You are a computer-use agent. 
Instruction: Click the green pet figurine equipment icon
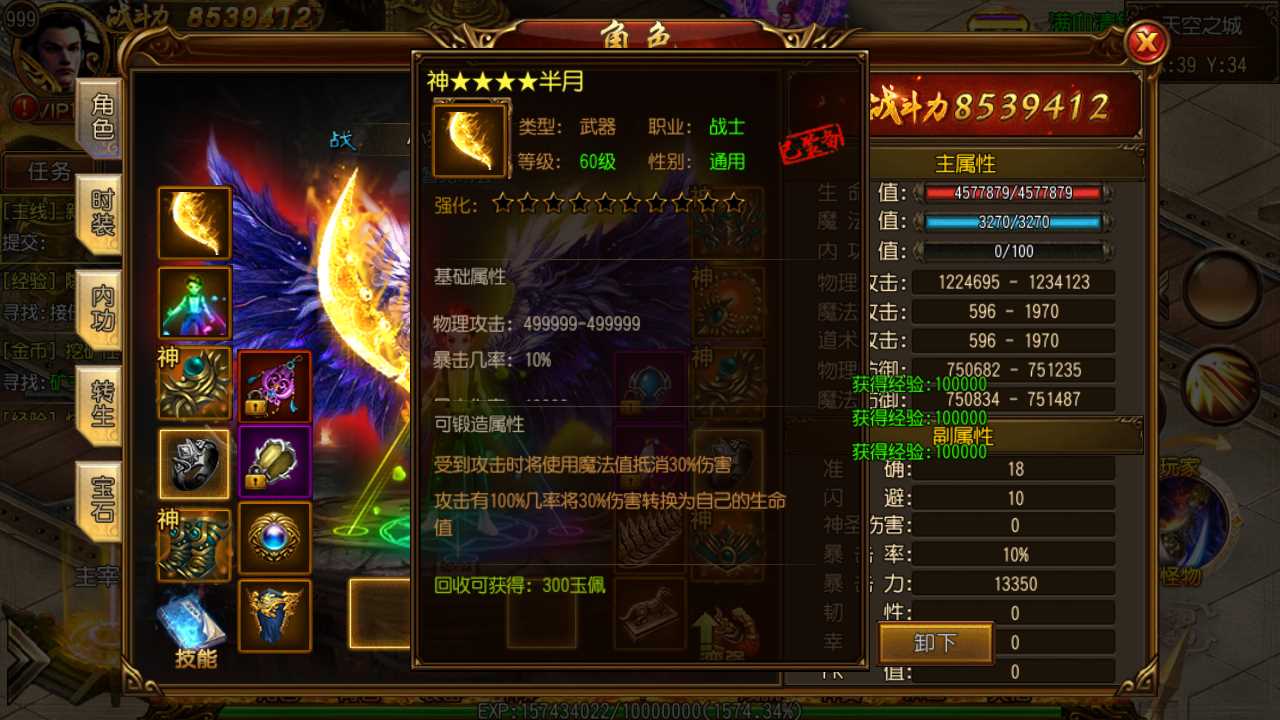[194, 303]
